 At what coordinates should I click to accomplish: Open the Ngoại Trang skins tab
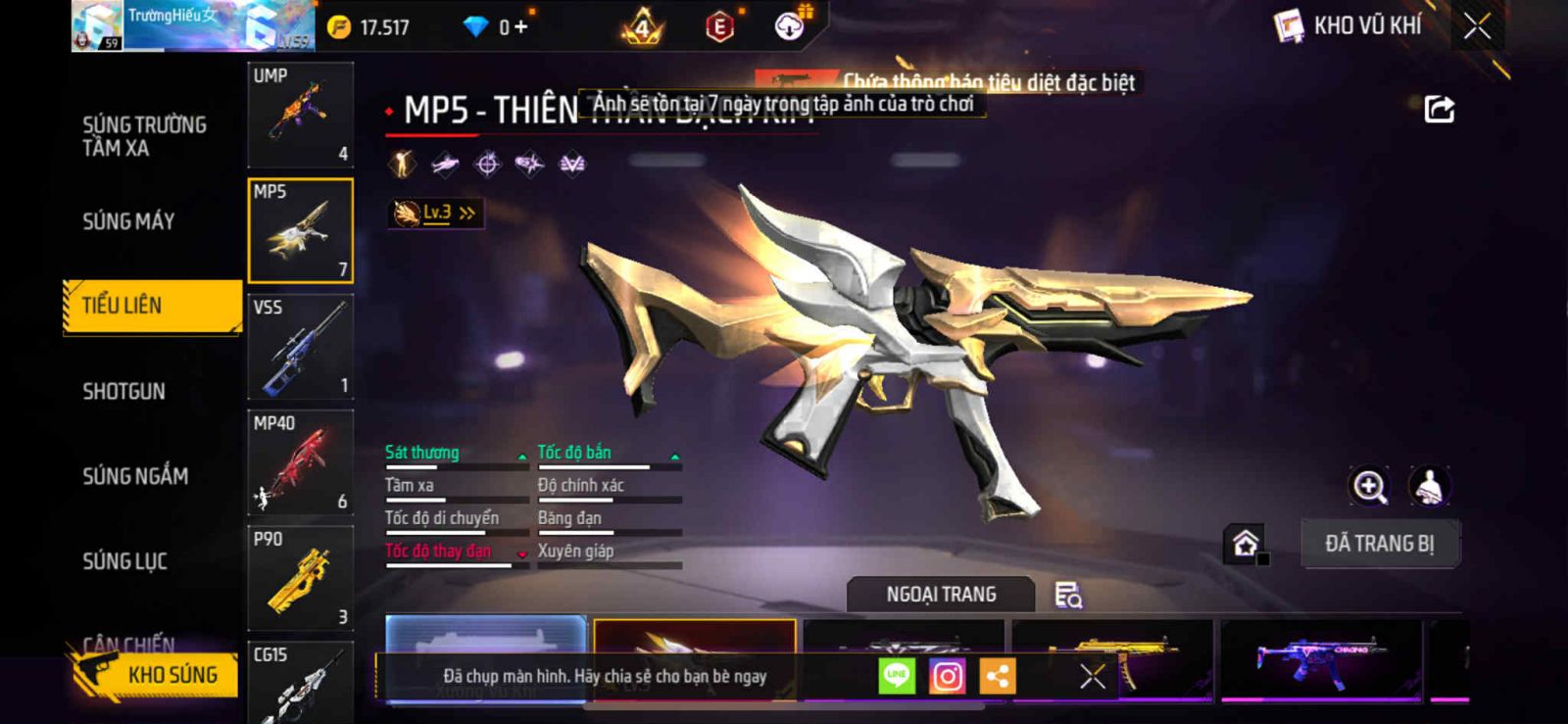pyautogui.click(x=941, y=595)
